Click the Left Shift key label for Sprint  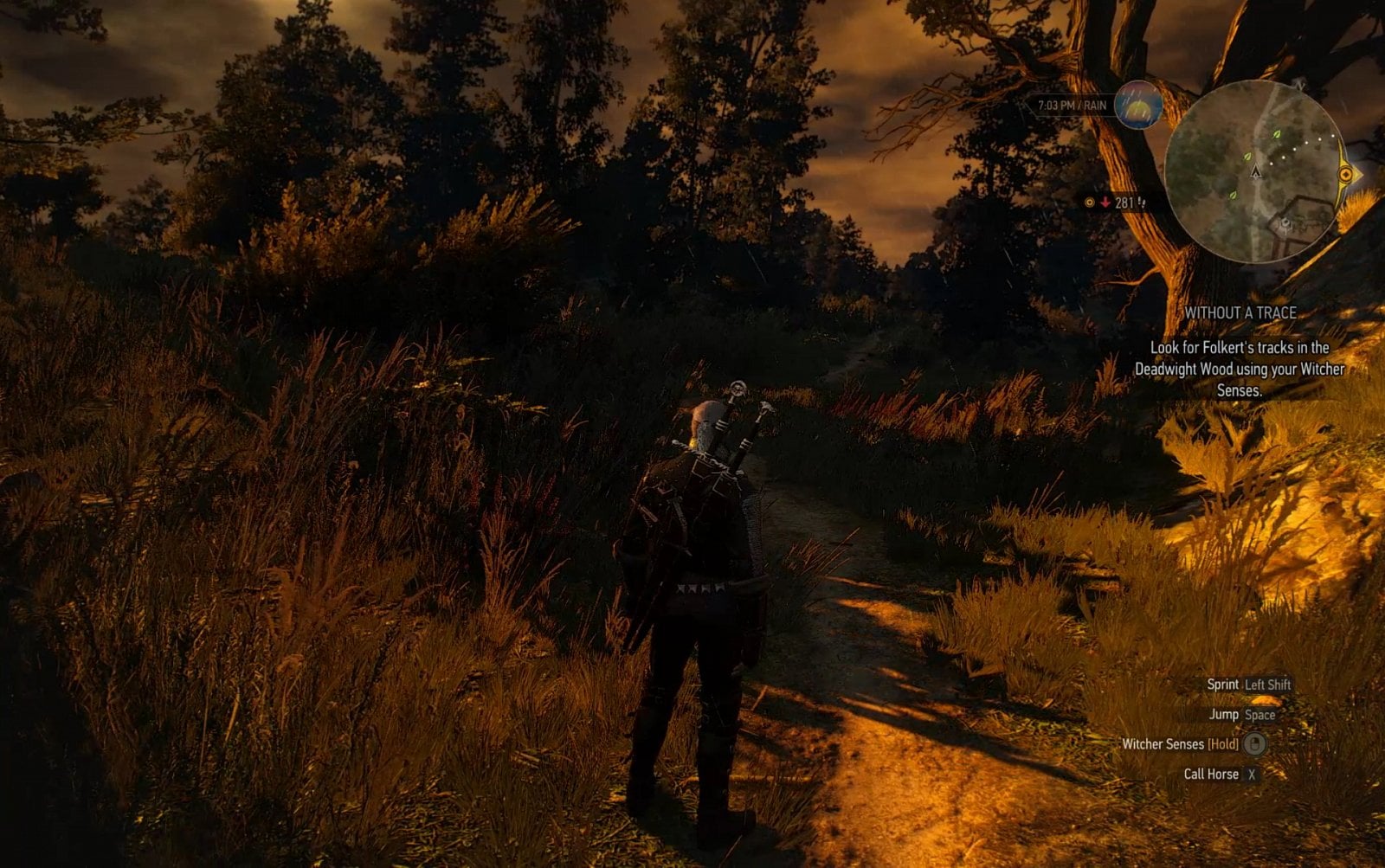pyautogui.click(x=1267, y=684)
